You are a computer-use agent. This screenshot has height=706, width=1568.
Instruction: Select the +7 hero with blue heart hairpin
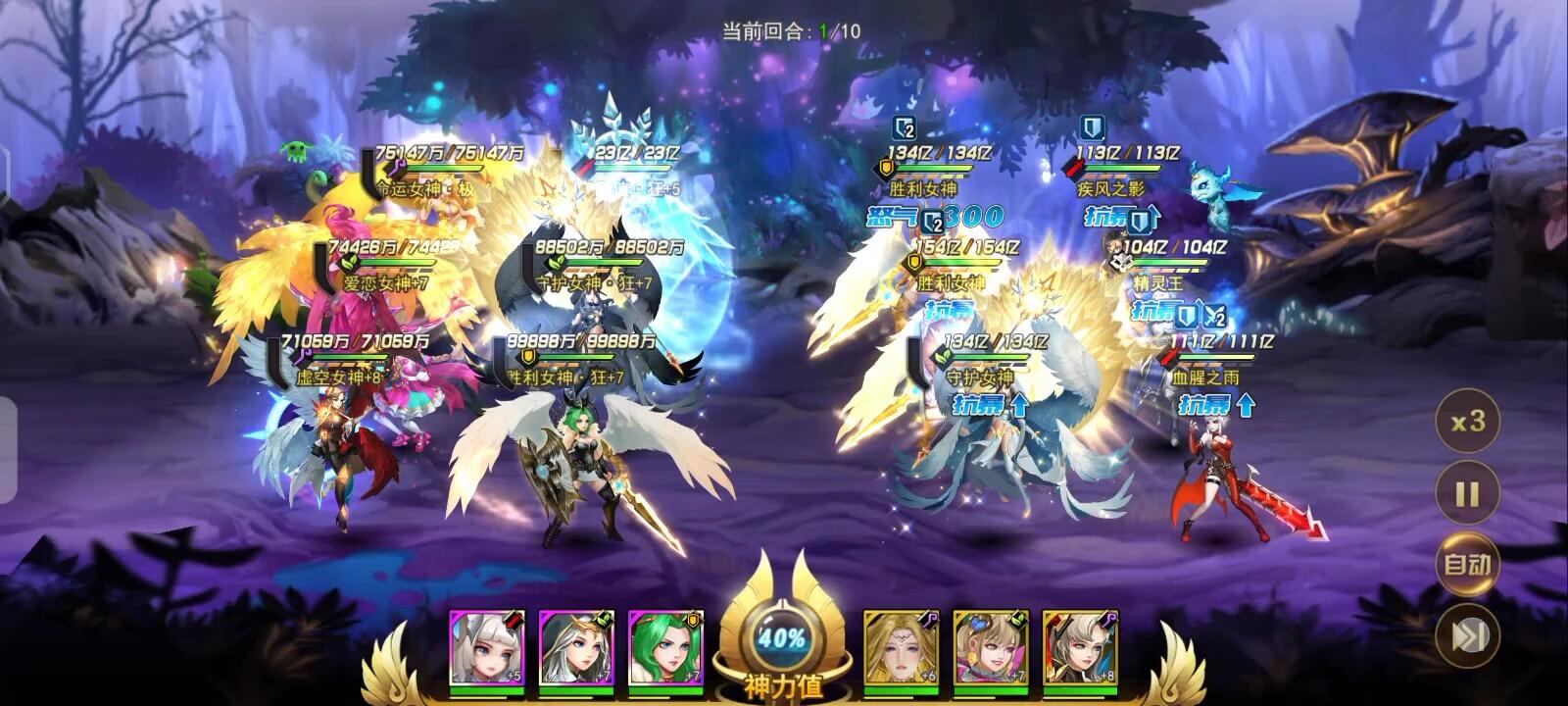pyautogui.click(x=991, y=647)
